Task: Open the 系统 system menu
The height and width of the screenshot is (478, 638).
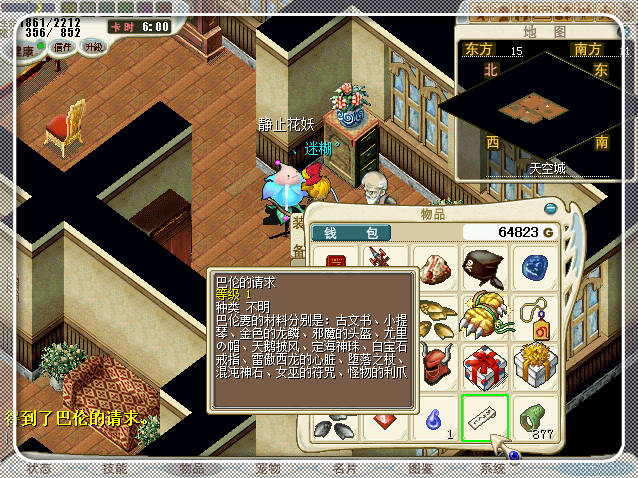Action: pos(493,468)
